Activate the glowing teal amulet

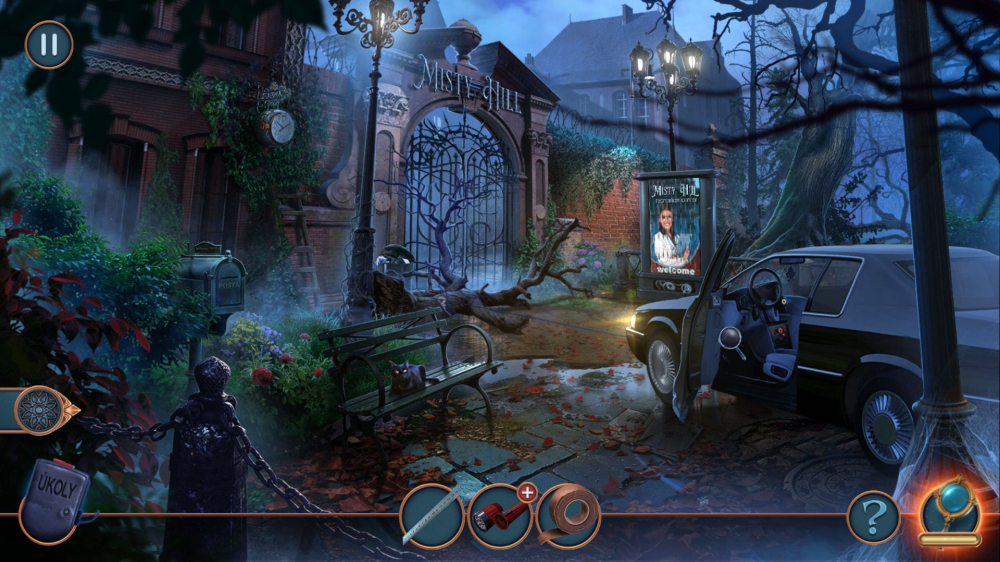click(949, 510)
